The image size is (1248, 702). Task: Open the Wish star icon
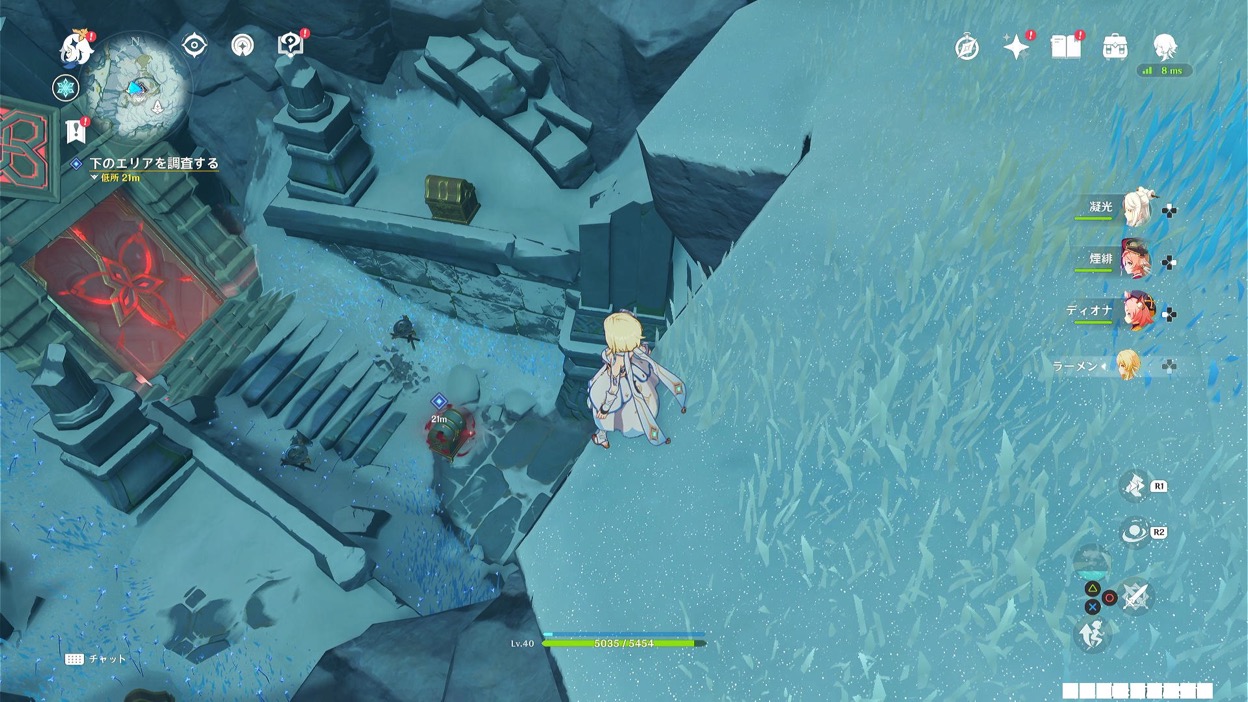pos(1016,47)
